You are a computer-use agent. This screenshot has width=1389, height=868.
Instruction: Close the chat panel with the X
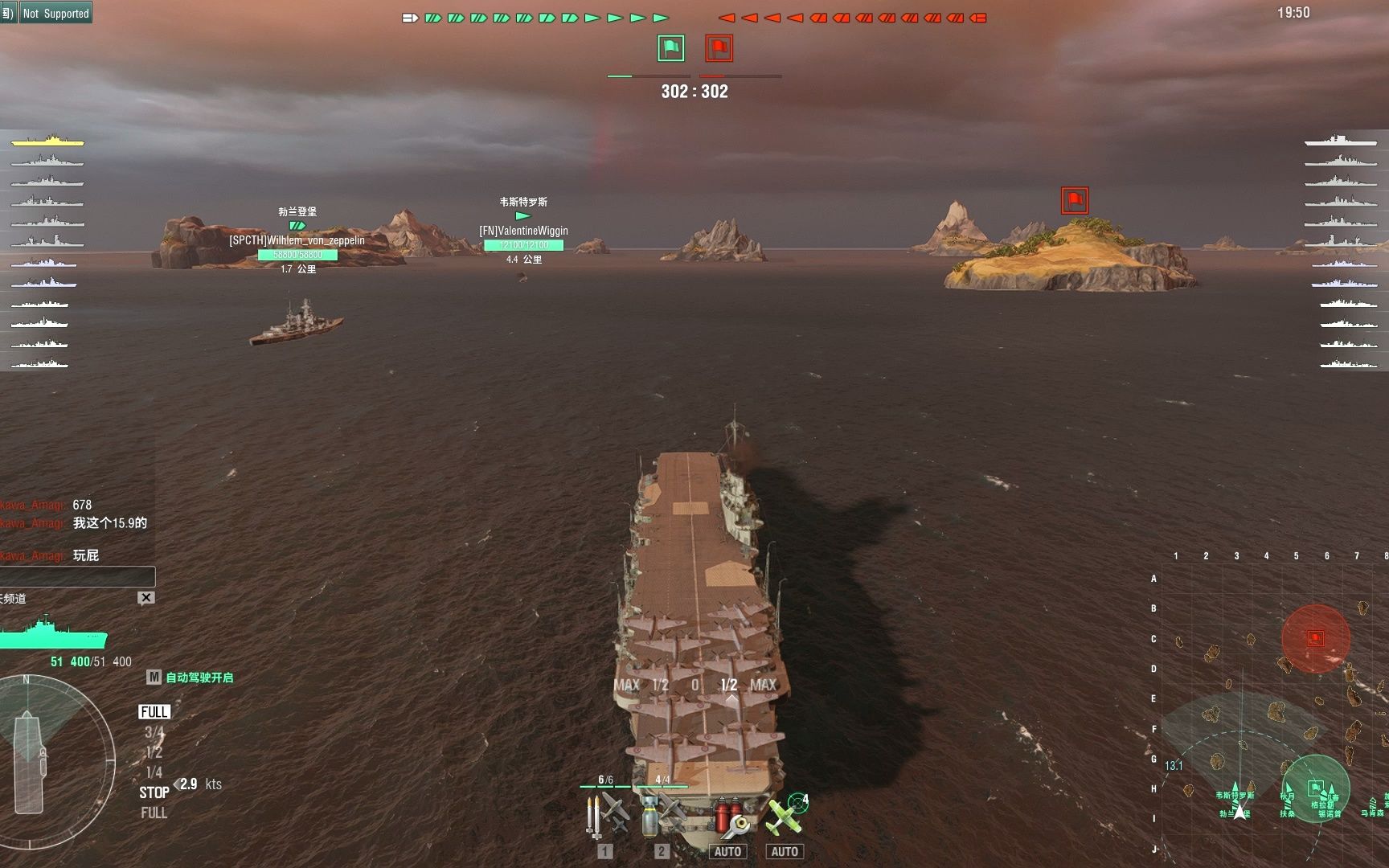tap(145, 598)
